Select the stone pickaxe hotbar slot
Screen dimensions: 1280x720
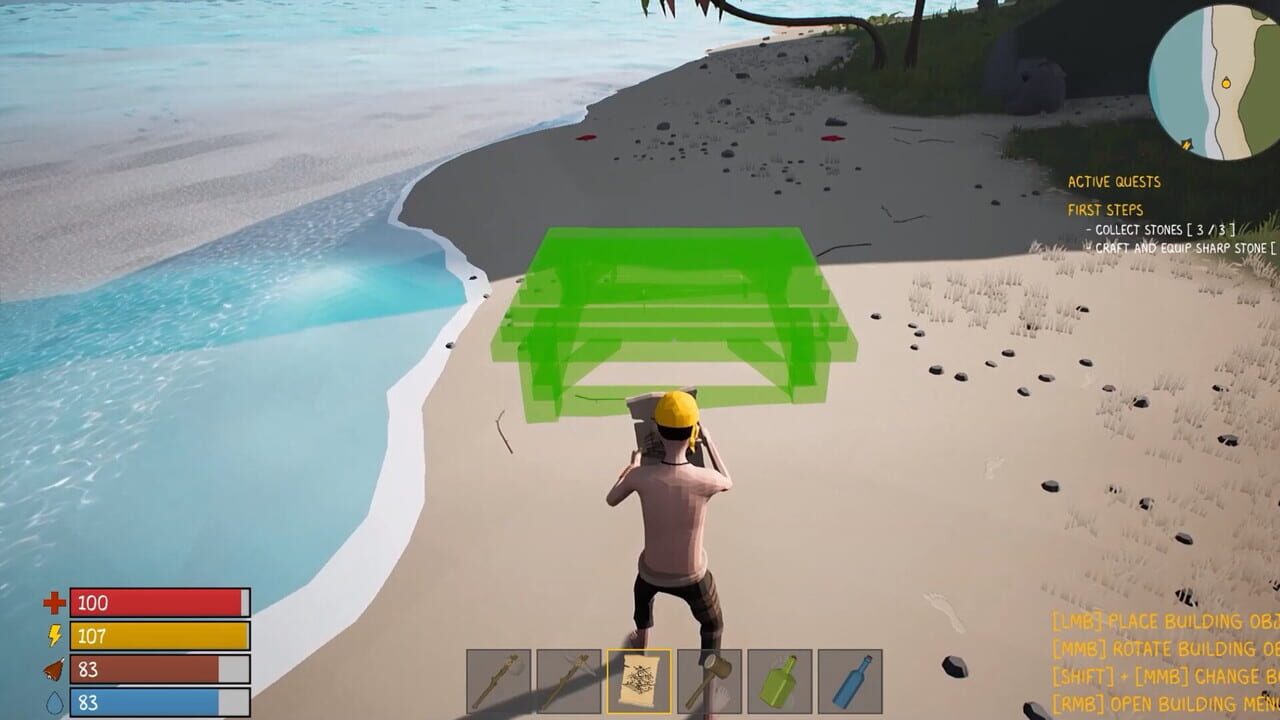(x=567, y=680)
